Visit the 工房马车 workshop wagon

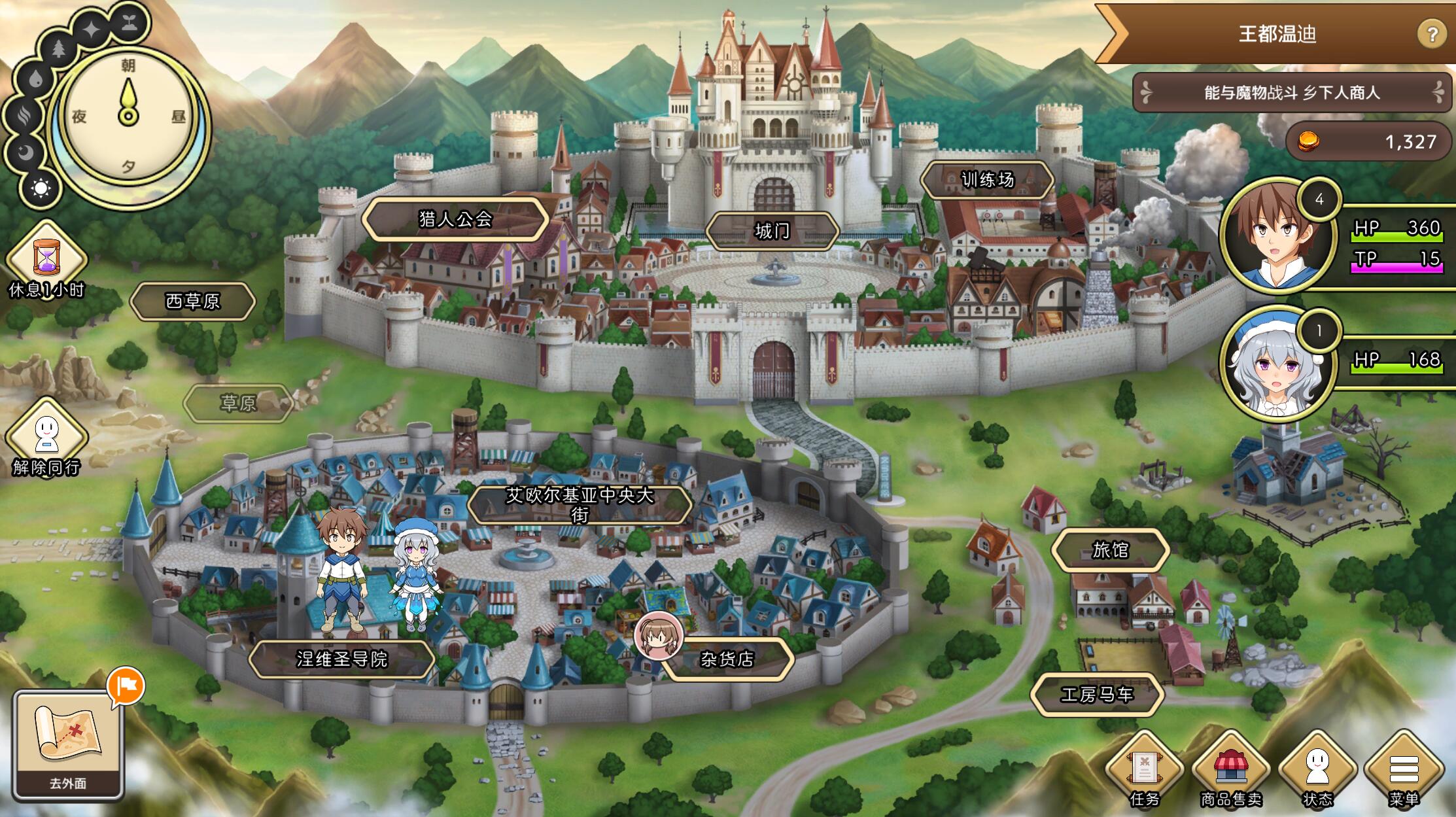click(x=1096, y=694)
